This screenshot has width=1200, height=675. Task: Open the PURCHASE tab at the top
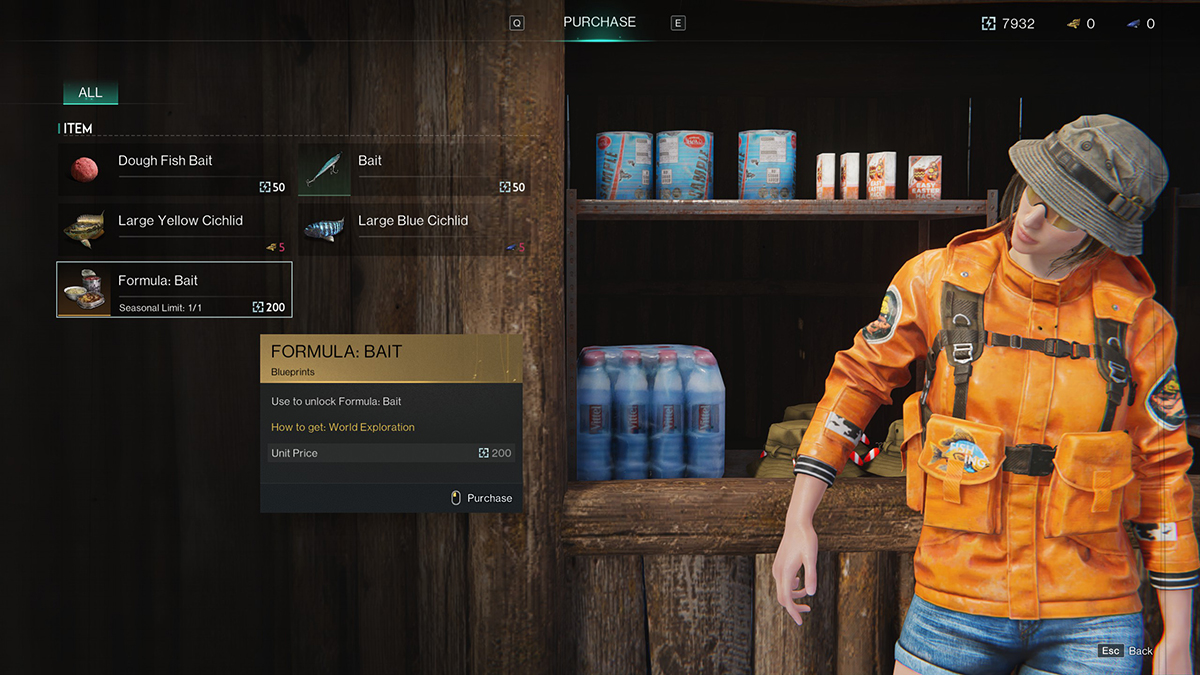click(599, 22)
